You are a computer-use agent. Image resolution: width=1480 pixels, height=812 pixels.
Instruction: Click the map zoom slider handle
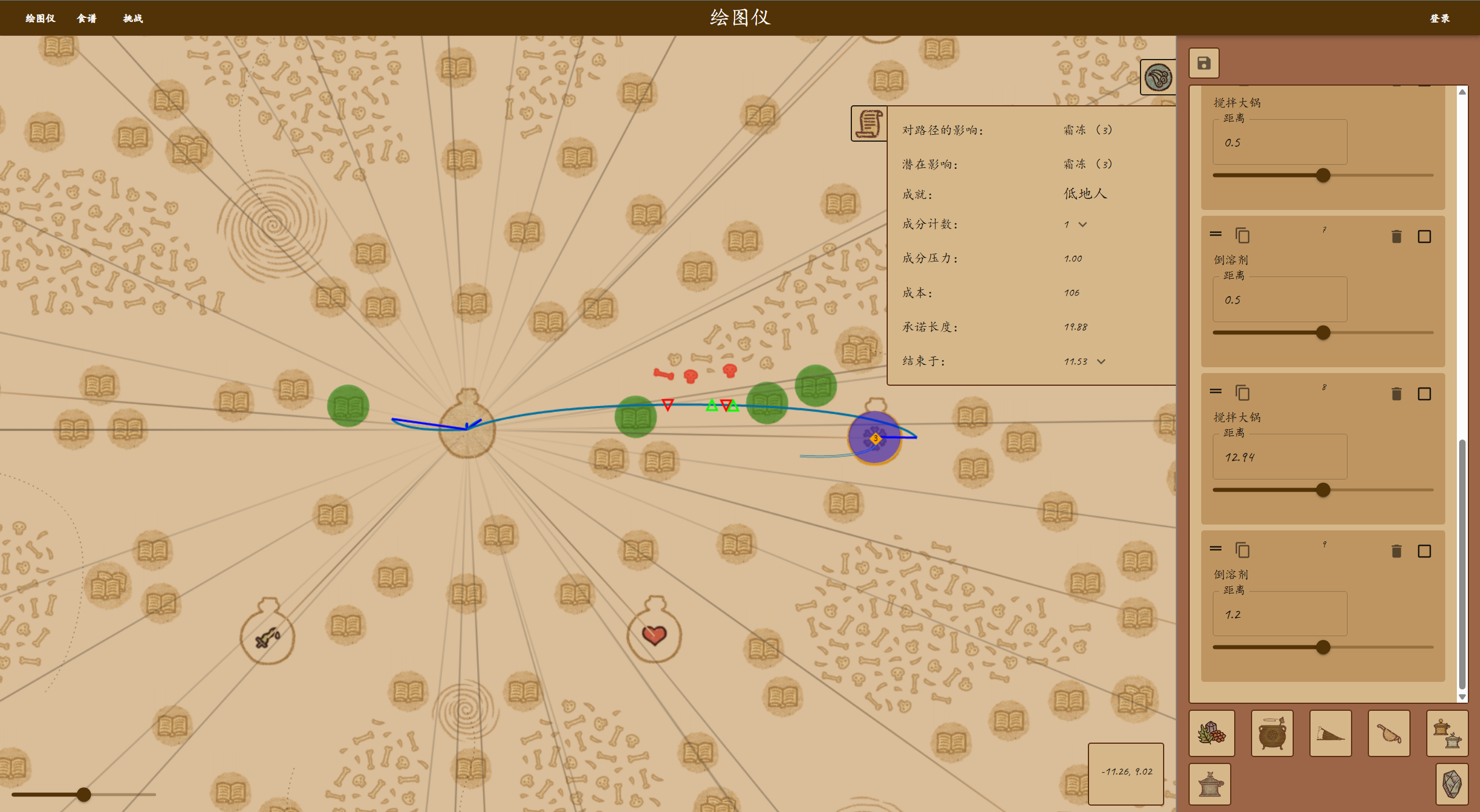click(84, 794)
